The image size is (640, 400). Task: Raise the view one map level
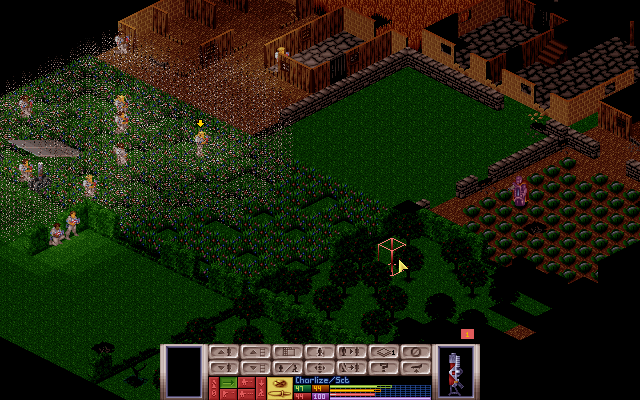(x=255, y=352)
